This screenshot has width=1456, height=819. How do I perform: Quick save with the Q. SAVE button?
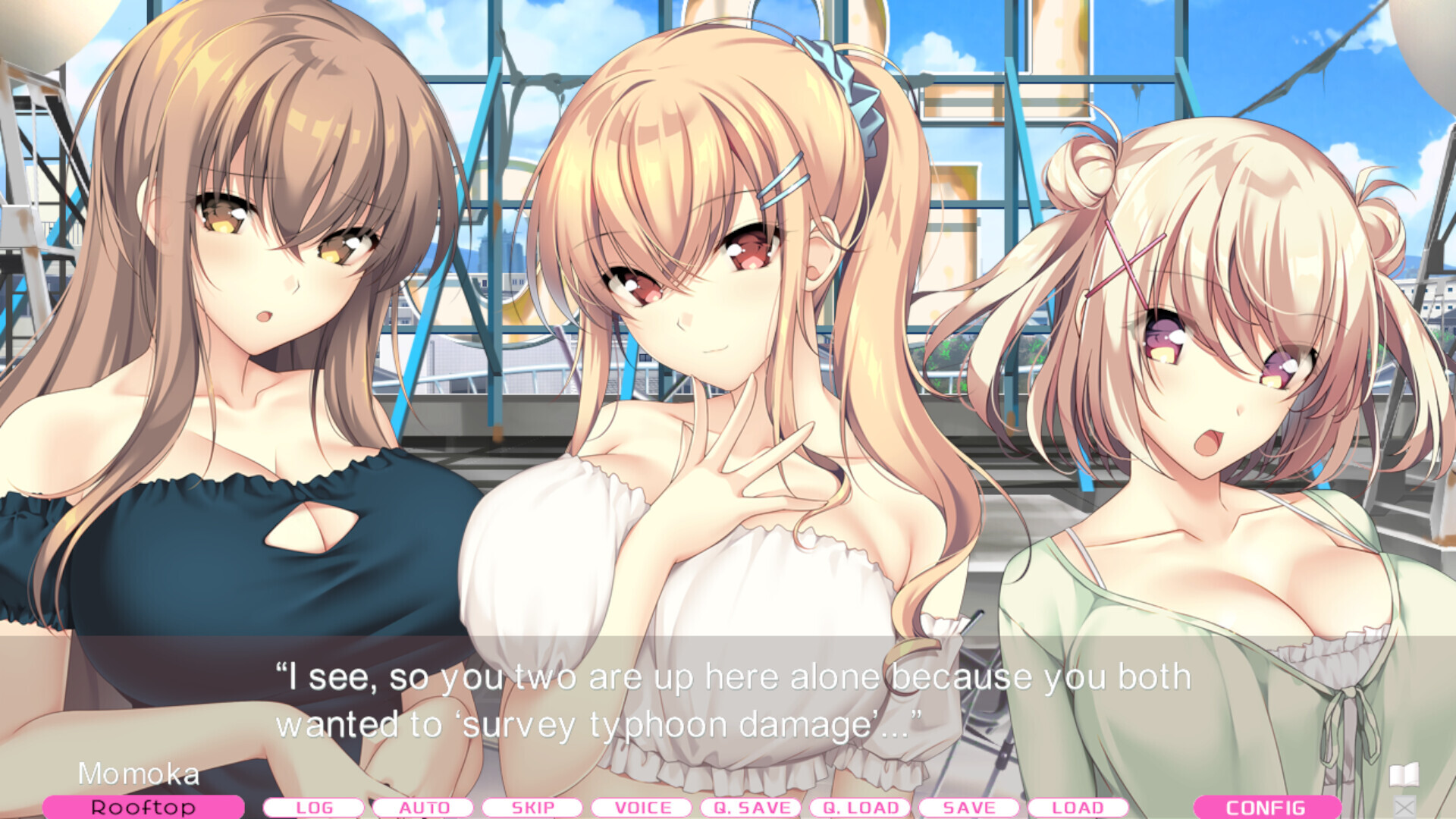[x=753, y=808]
